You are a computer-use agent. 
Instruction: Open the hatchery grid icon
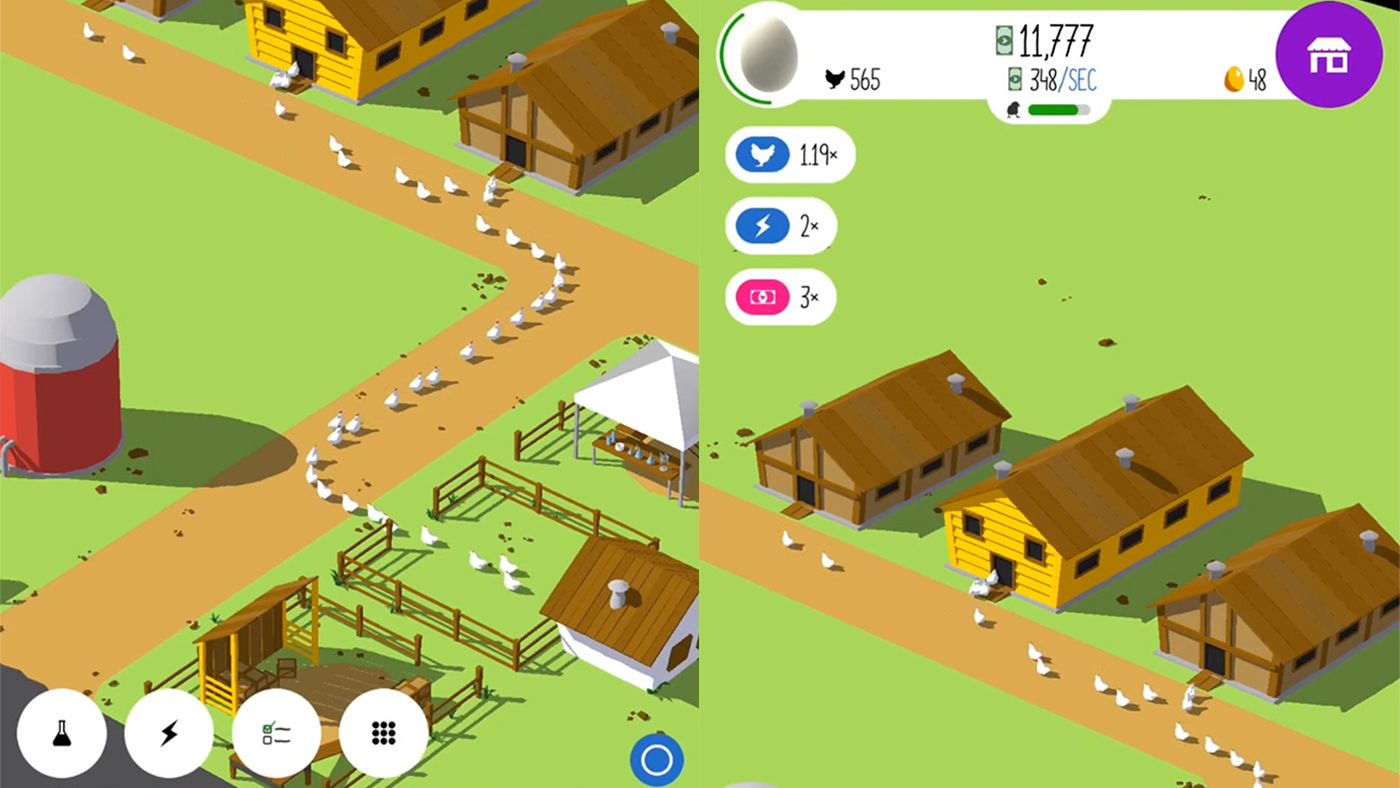[384, 733]
